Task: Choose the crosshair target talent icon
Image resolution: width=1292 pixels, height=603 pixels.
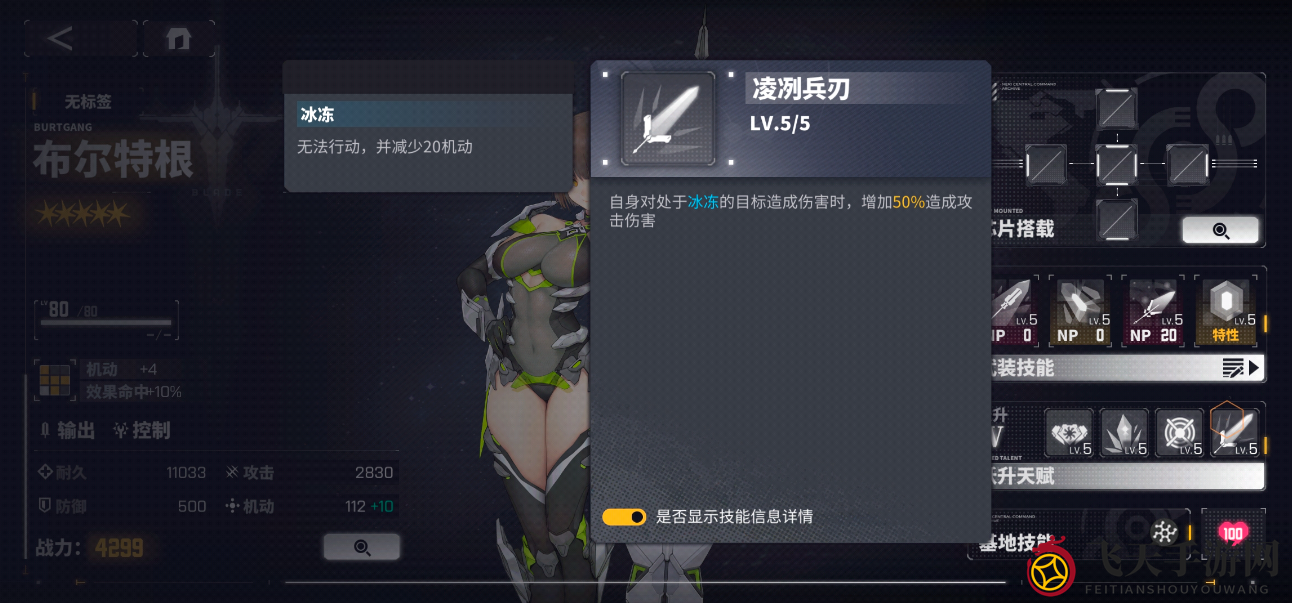Action: pos(1179,433)
